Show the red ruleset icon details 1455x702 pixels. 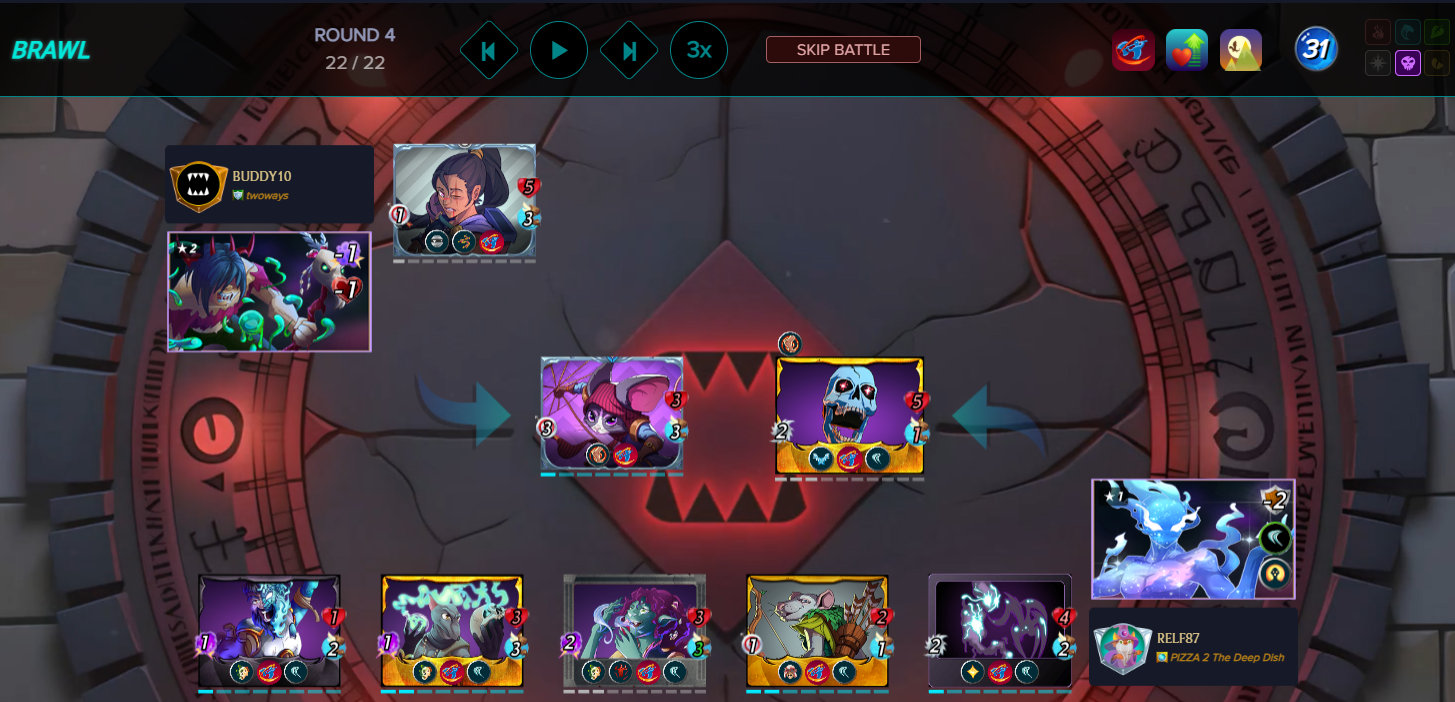click(x=1133, y=50)
